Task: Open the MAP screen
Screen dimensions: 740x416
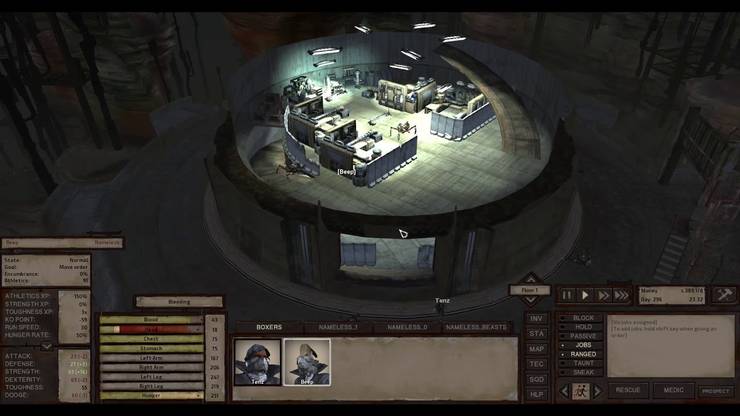Action: [x=537, y=348]
